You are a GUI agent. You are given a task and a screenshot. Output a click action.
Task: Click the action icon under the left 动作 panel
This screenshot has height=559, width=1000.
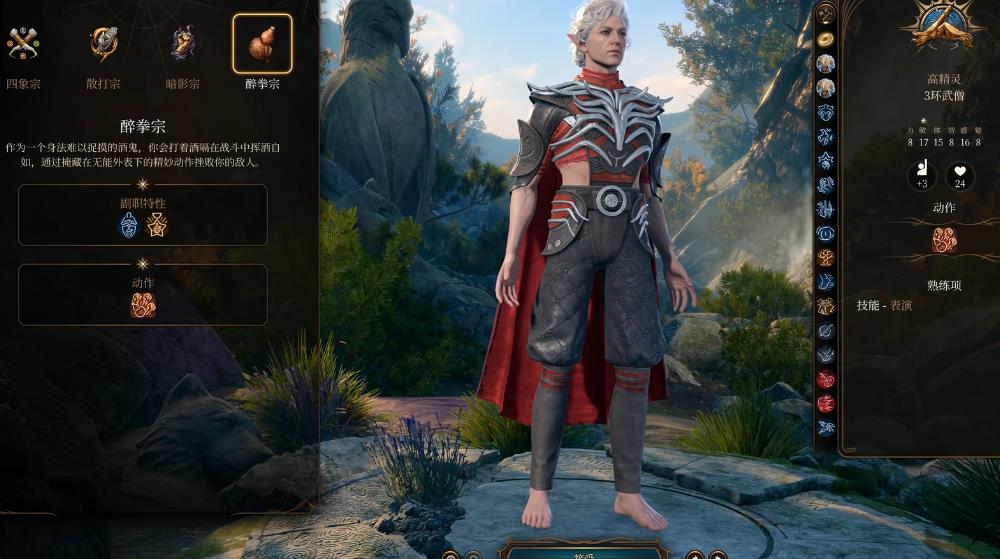coord(143,305)
